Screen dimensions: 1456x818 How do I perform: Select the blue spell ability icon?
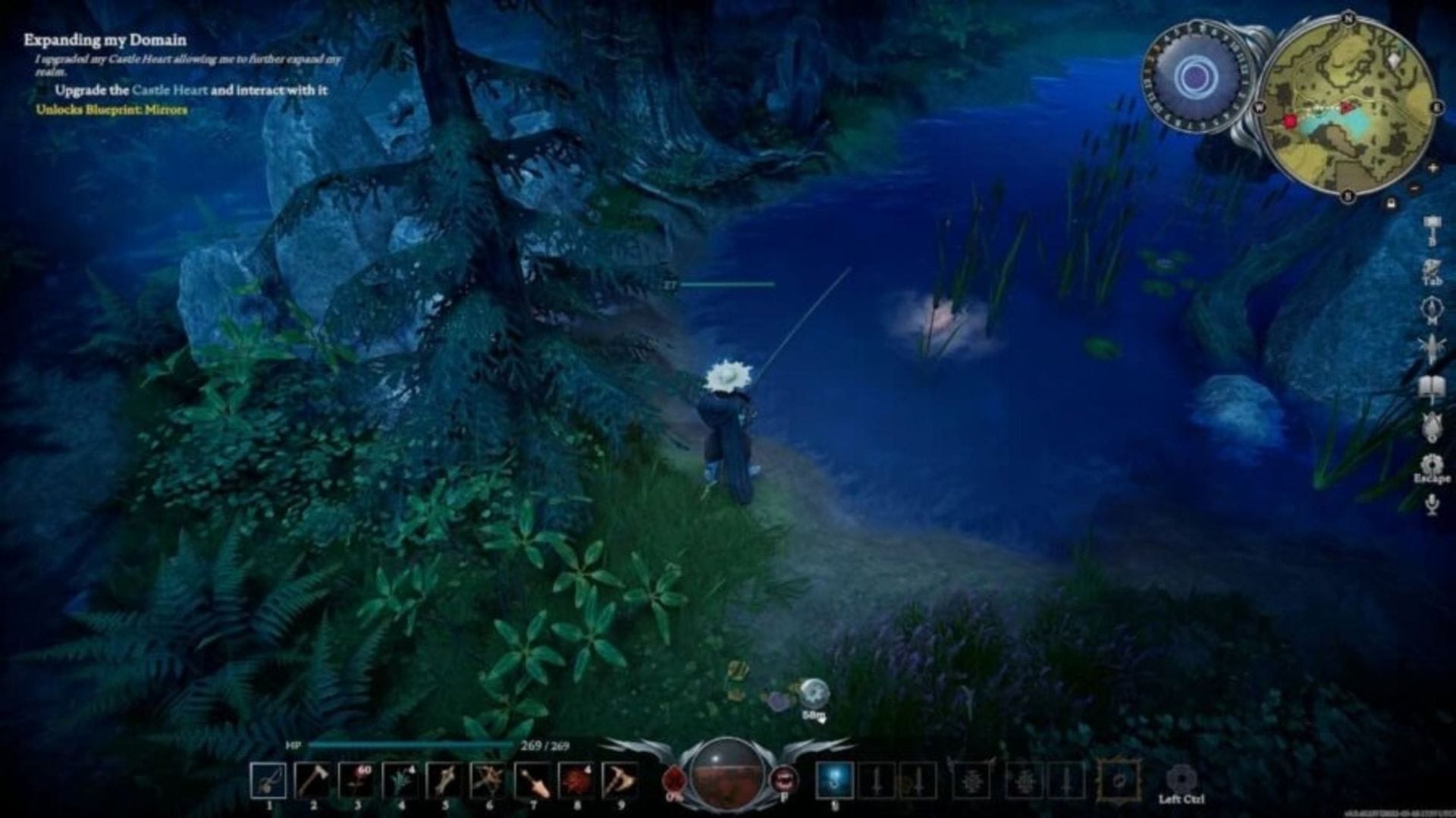coord(833,781)
